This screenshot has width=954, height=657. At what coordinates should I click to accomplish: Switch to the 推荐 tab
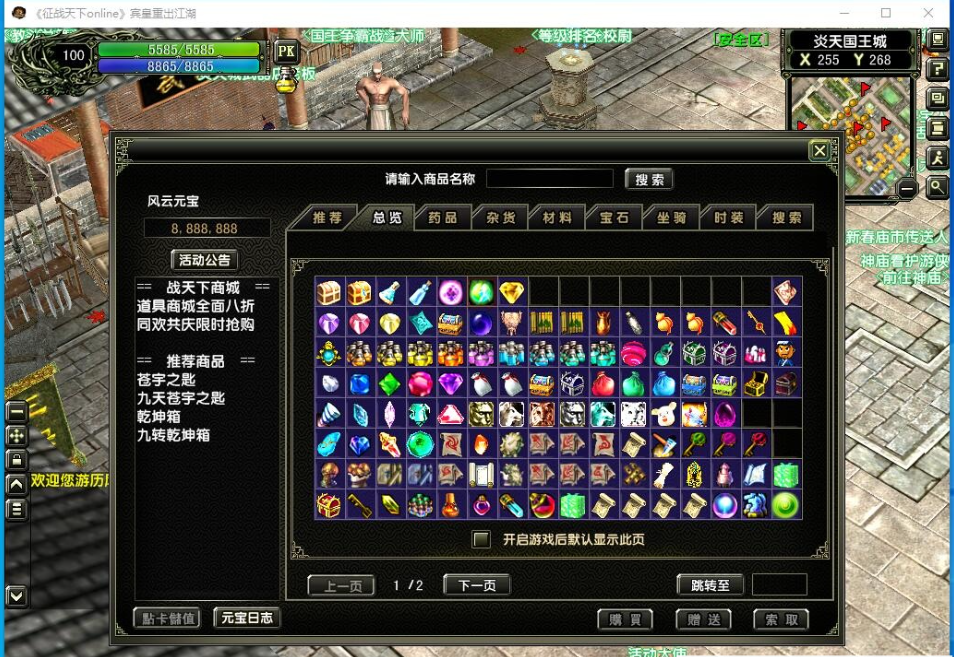(327, 218)
